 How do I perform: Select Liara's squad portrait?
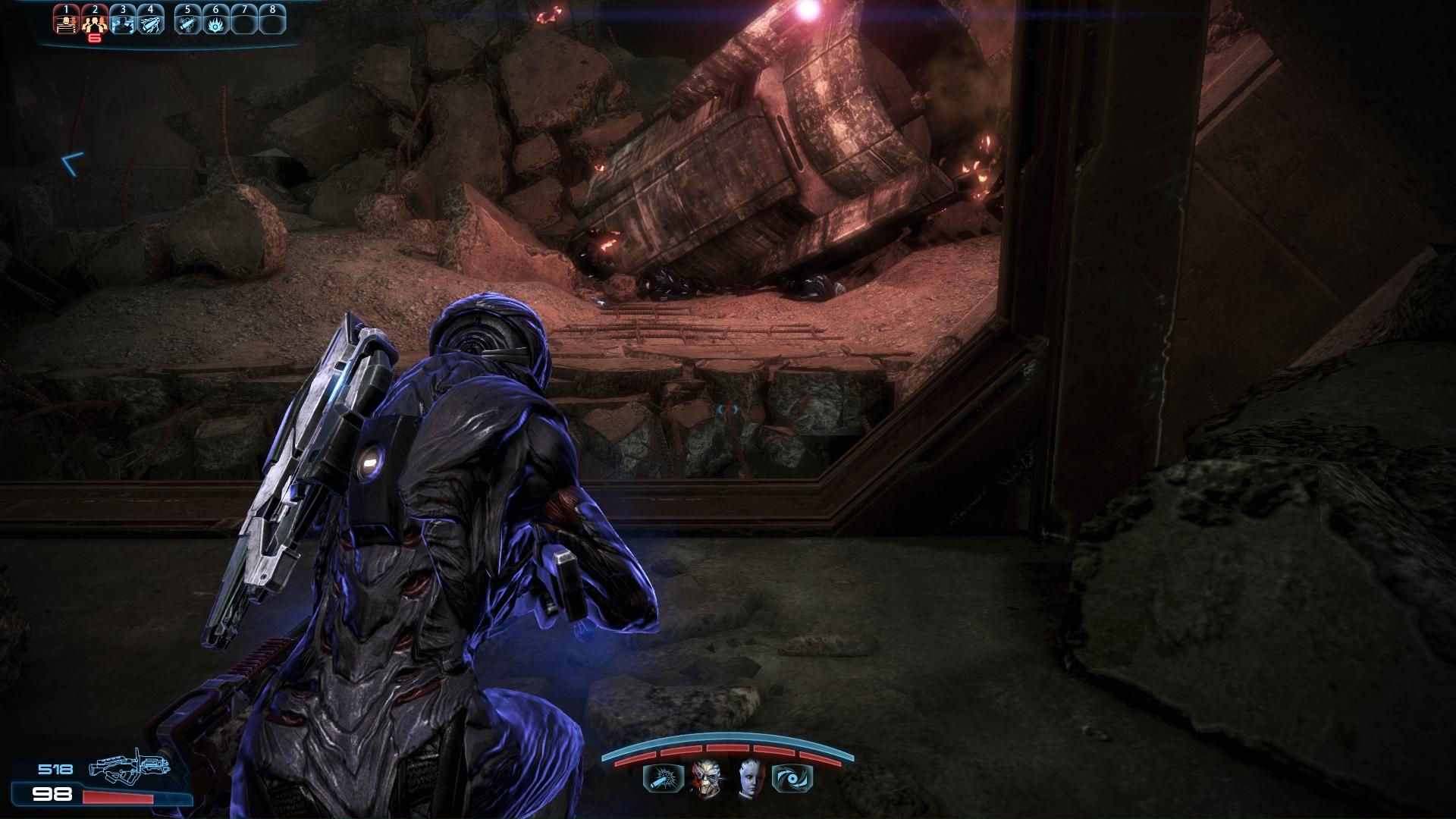pyautogui.click(x=749, y=778)
